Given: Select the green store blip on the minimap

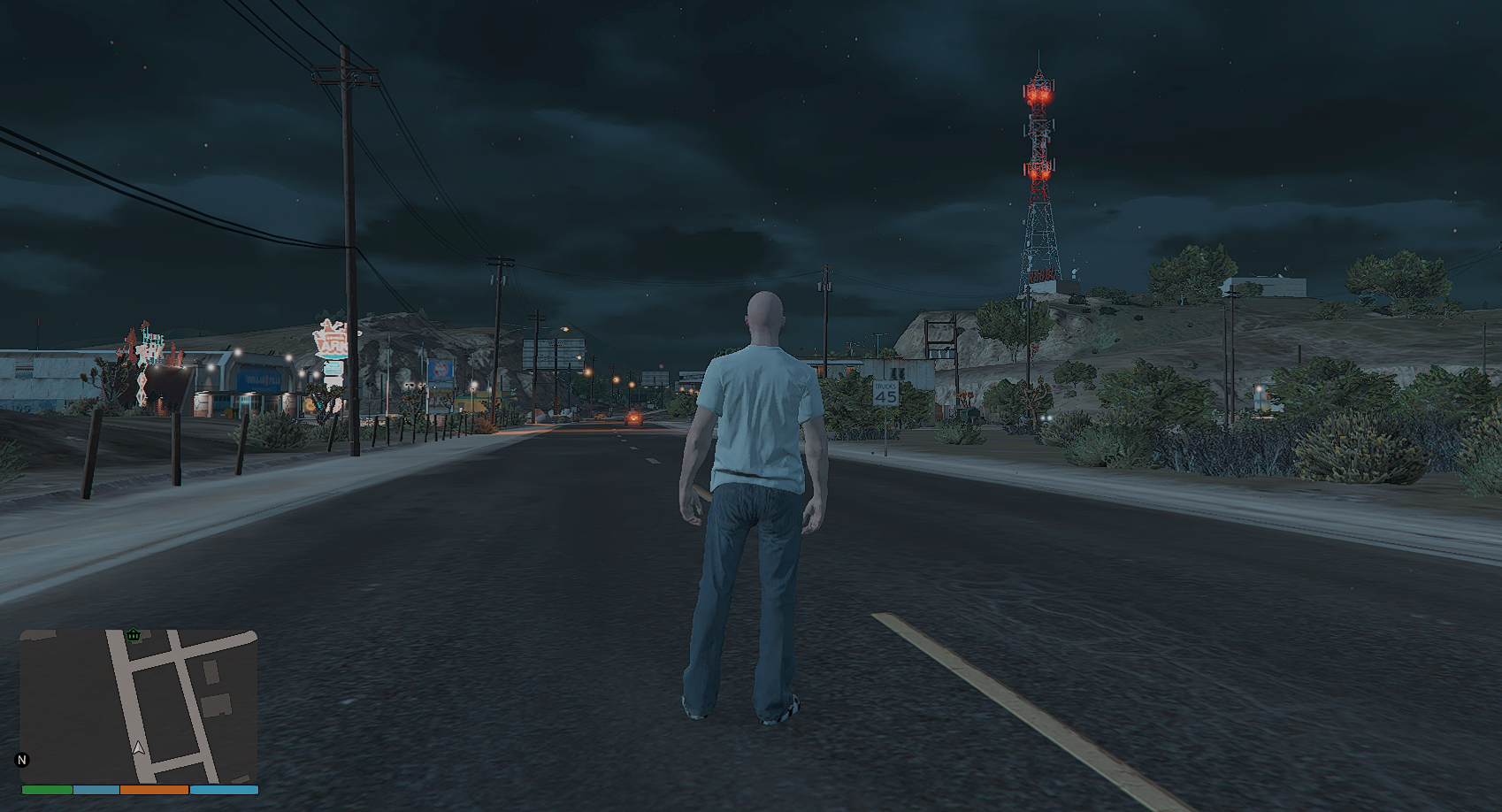Looking at the screenshot, I should coord(133,635).
